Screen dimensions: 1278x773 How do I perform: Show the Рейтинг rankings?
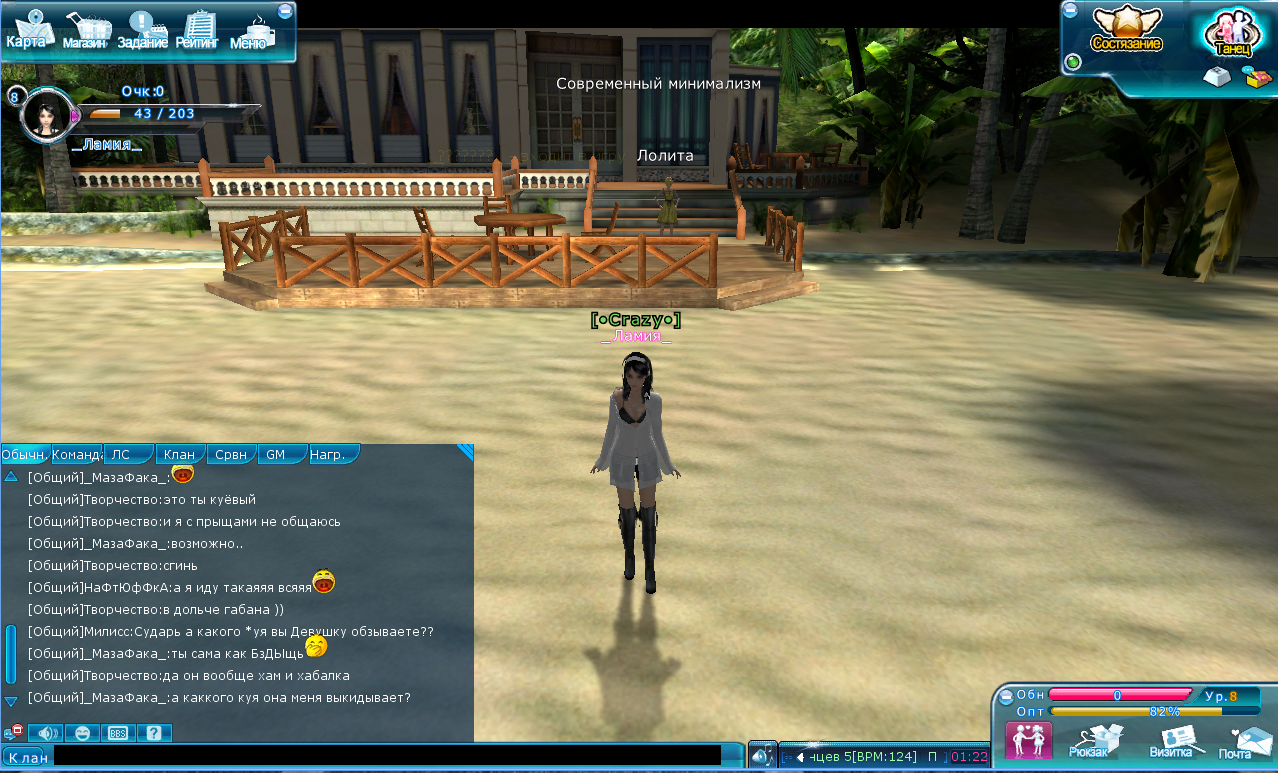199,32
